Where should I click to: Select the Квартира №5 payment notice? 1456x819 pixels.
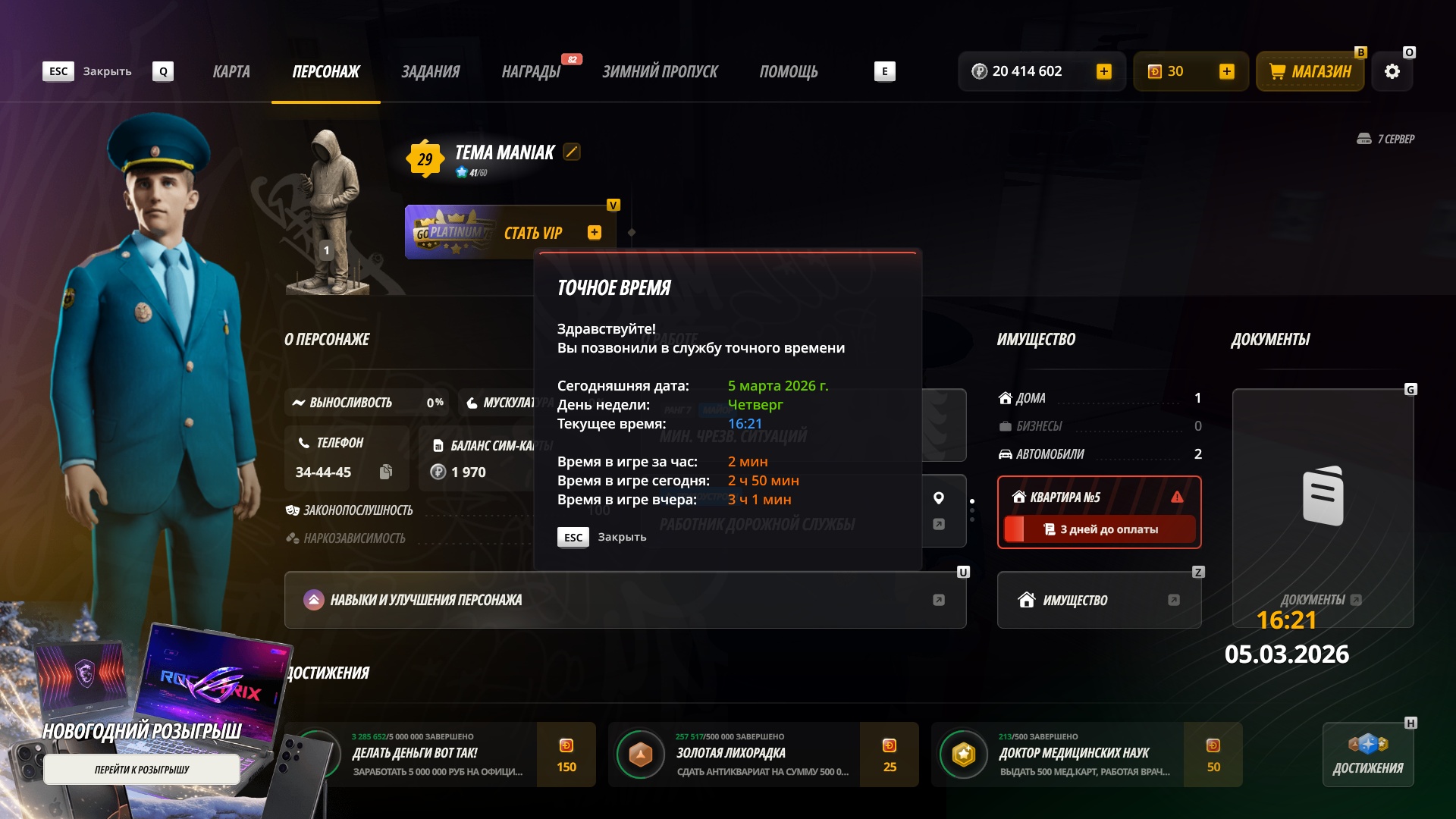(x=1099, y=513)
